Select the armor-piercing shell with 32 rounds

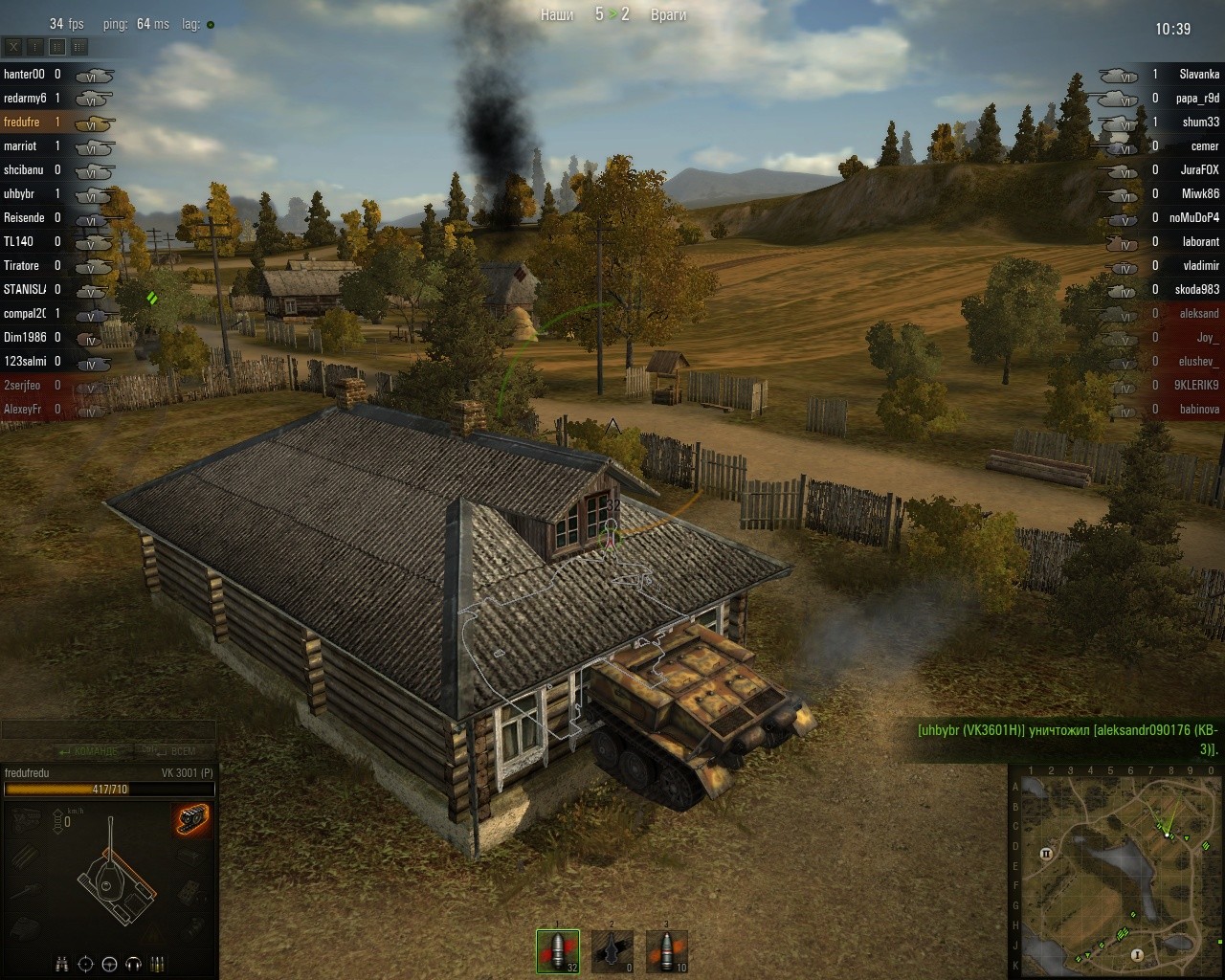click(x=558, y=950)
